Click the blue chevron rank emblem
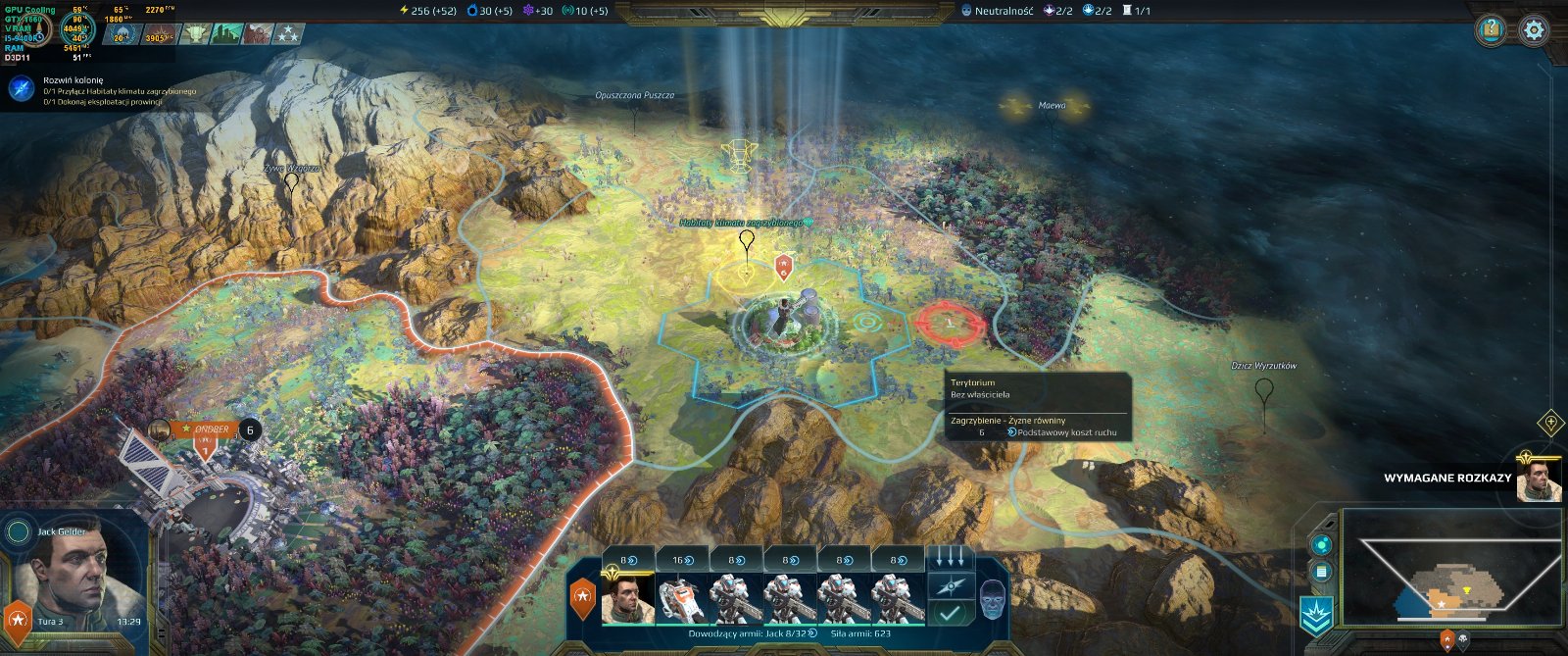 pyautogui.click(x=1317, y=616)
